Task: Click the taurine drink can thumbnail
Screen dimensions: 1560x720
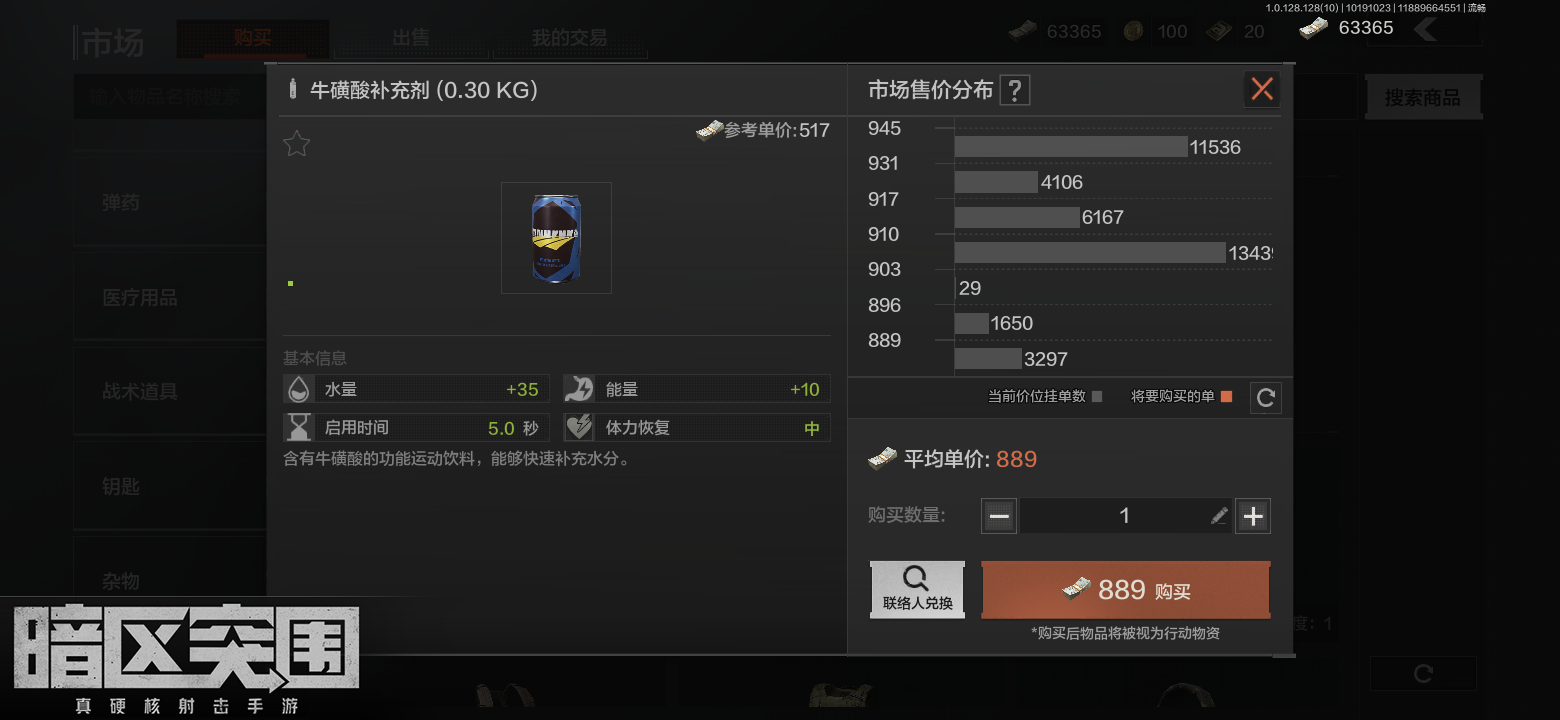Action: click(x=556, y=237)
